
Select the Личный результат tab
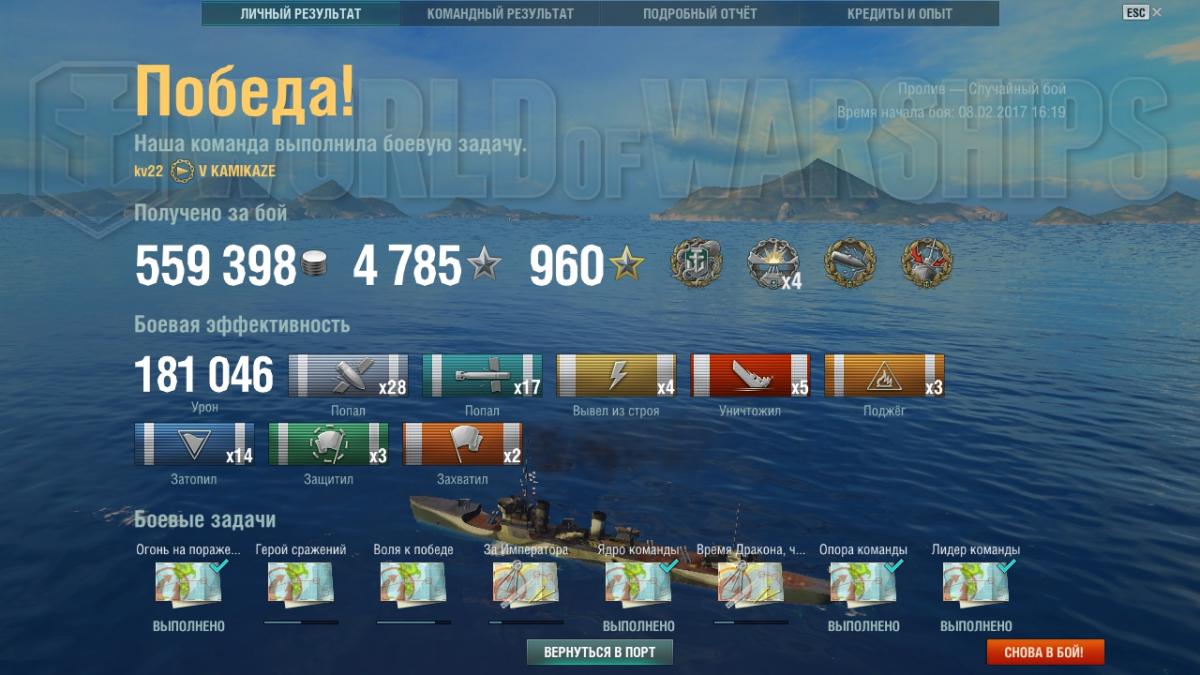[301, 14]
